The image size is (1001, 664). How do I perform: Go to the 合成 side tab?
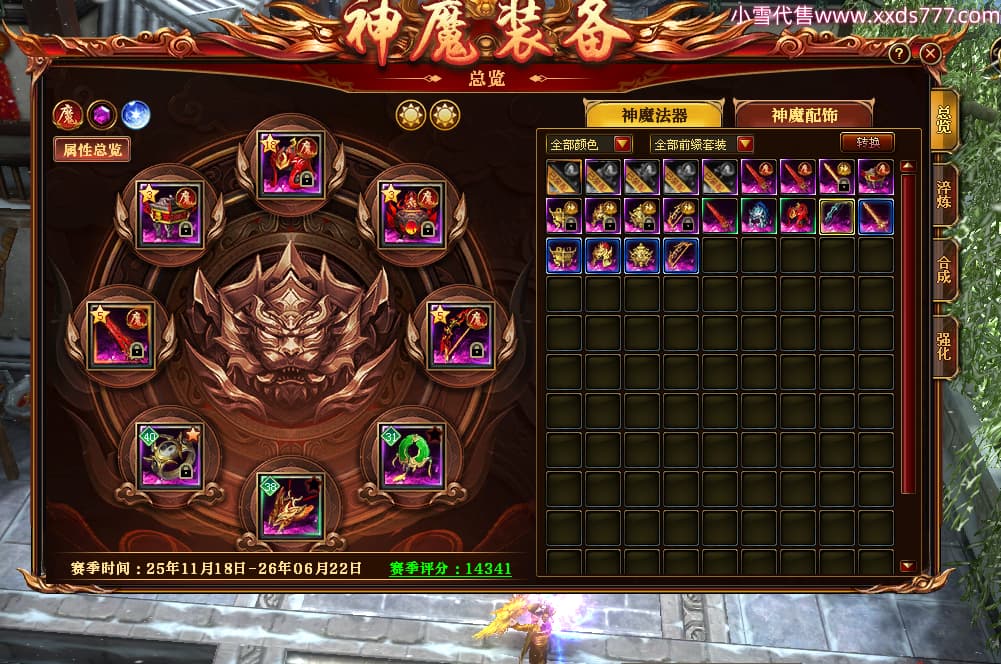(x=943, y=270)
